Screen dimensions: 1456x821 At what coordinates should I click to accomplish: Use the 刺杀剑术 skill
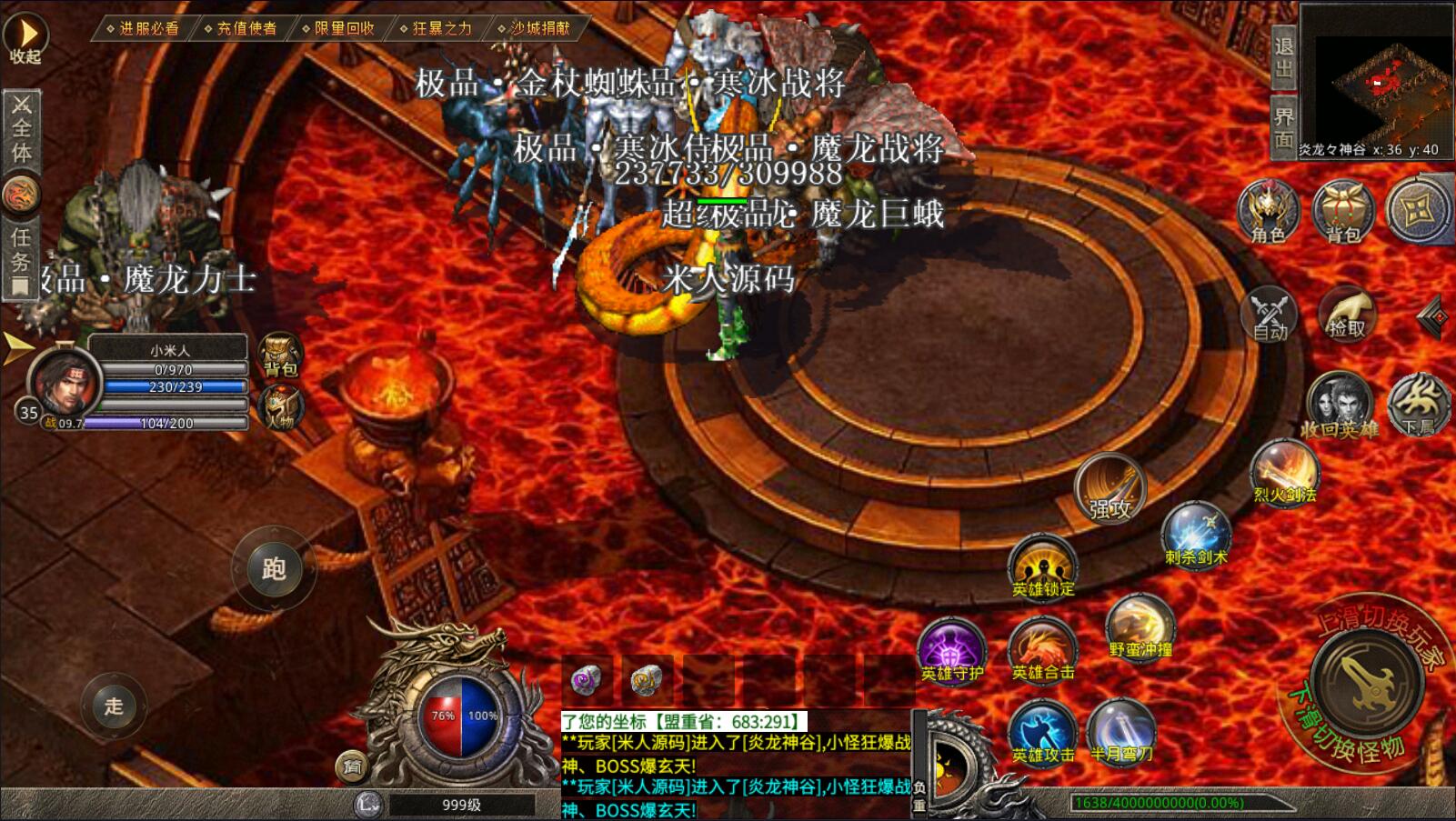[1196, 536]
